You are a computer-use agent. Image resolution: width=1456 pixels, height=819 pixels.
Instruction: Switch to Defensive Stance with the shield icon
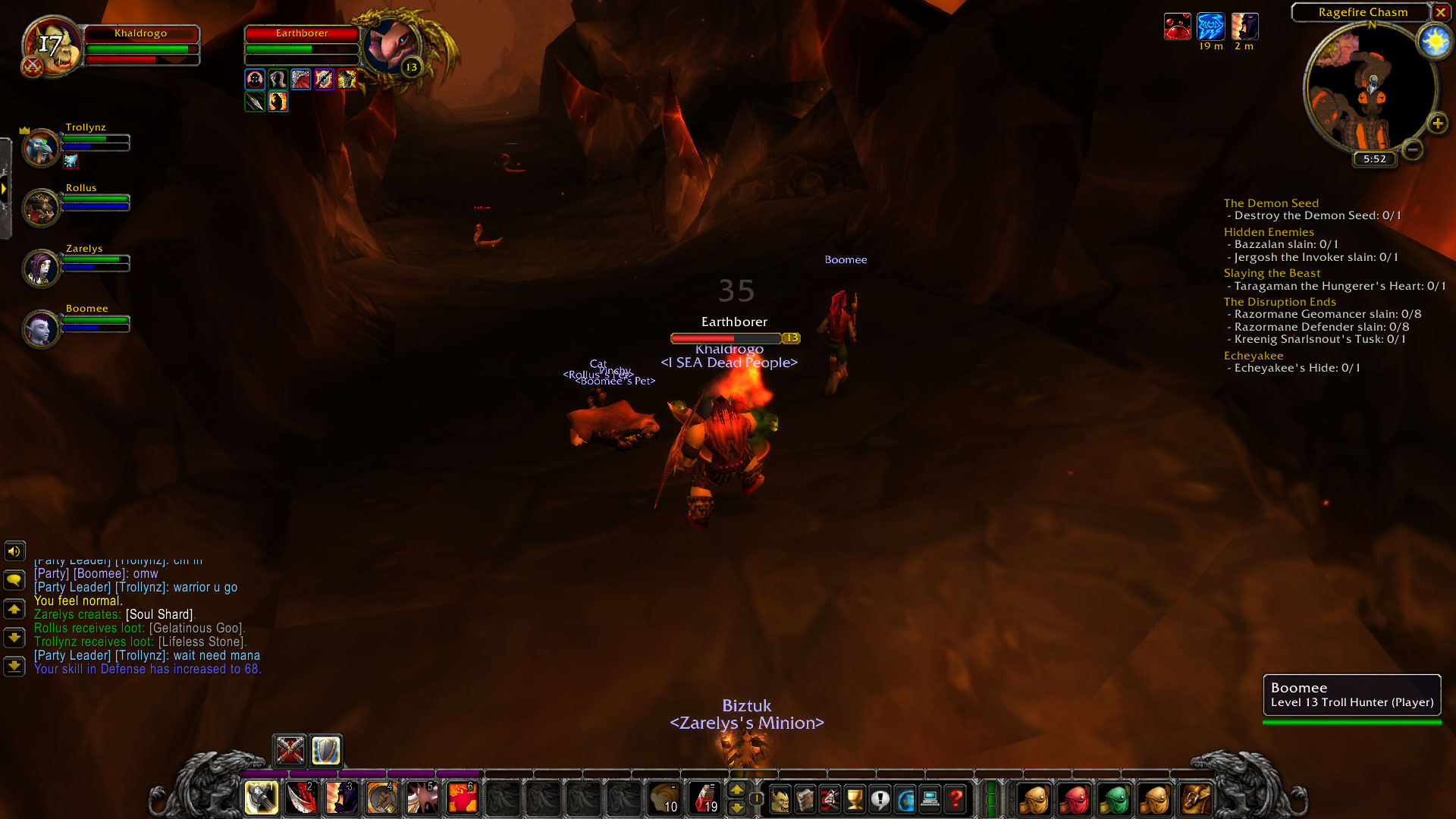pos(325,752)
